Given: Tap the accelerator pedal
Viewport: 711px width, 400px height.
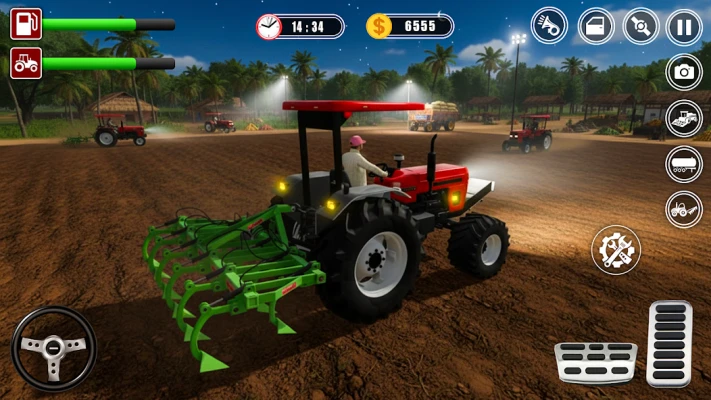Looking at the screenshot, I should [x=669, y=343].
